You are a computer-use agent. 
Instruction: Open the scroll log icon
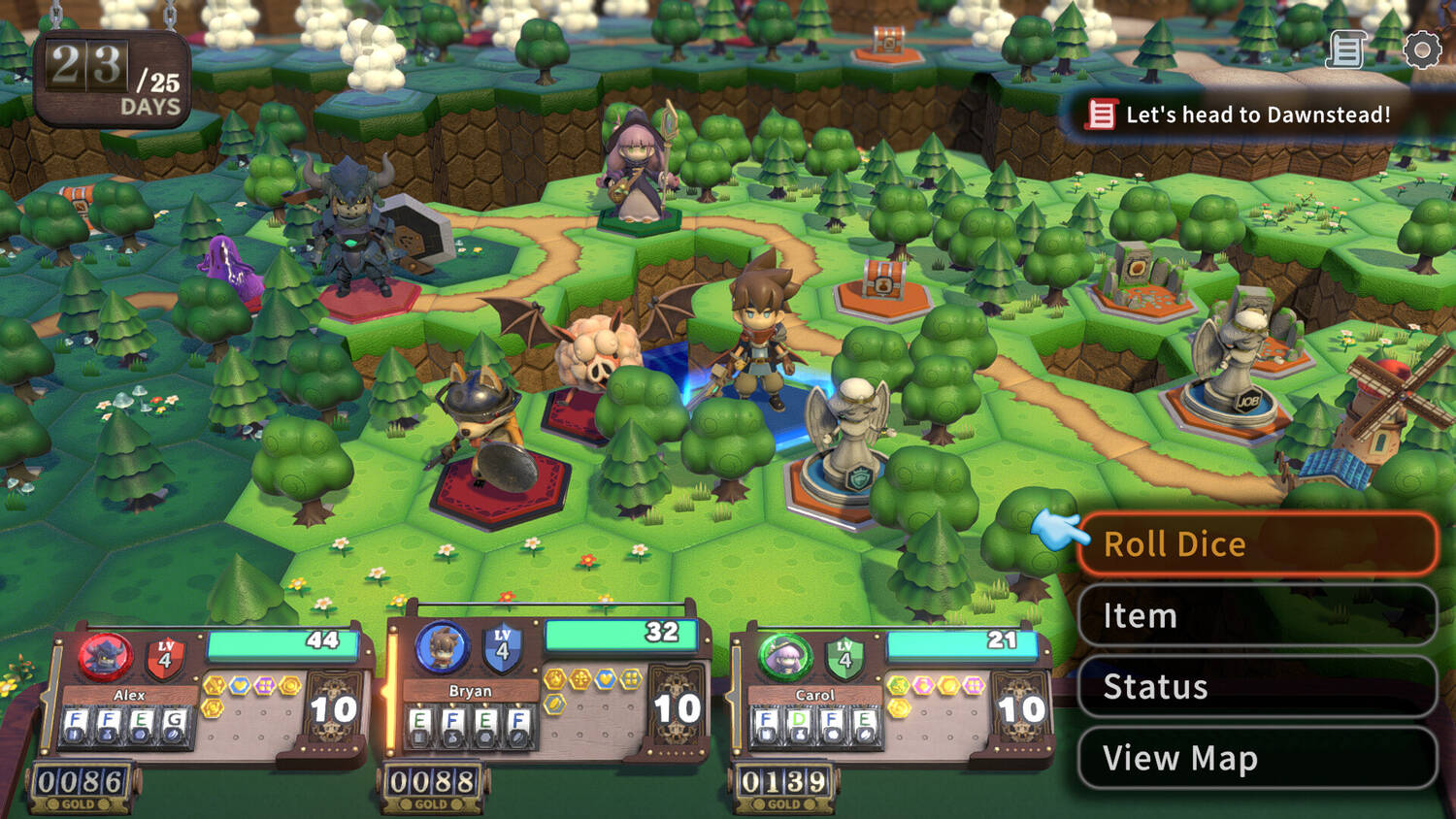[1346, 49]
